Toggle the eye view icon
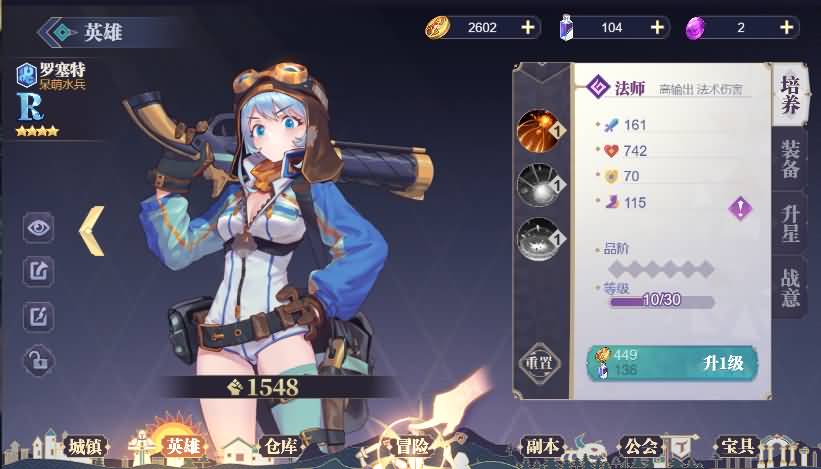The image size is (821, 469). point(38,227)
